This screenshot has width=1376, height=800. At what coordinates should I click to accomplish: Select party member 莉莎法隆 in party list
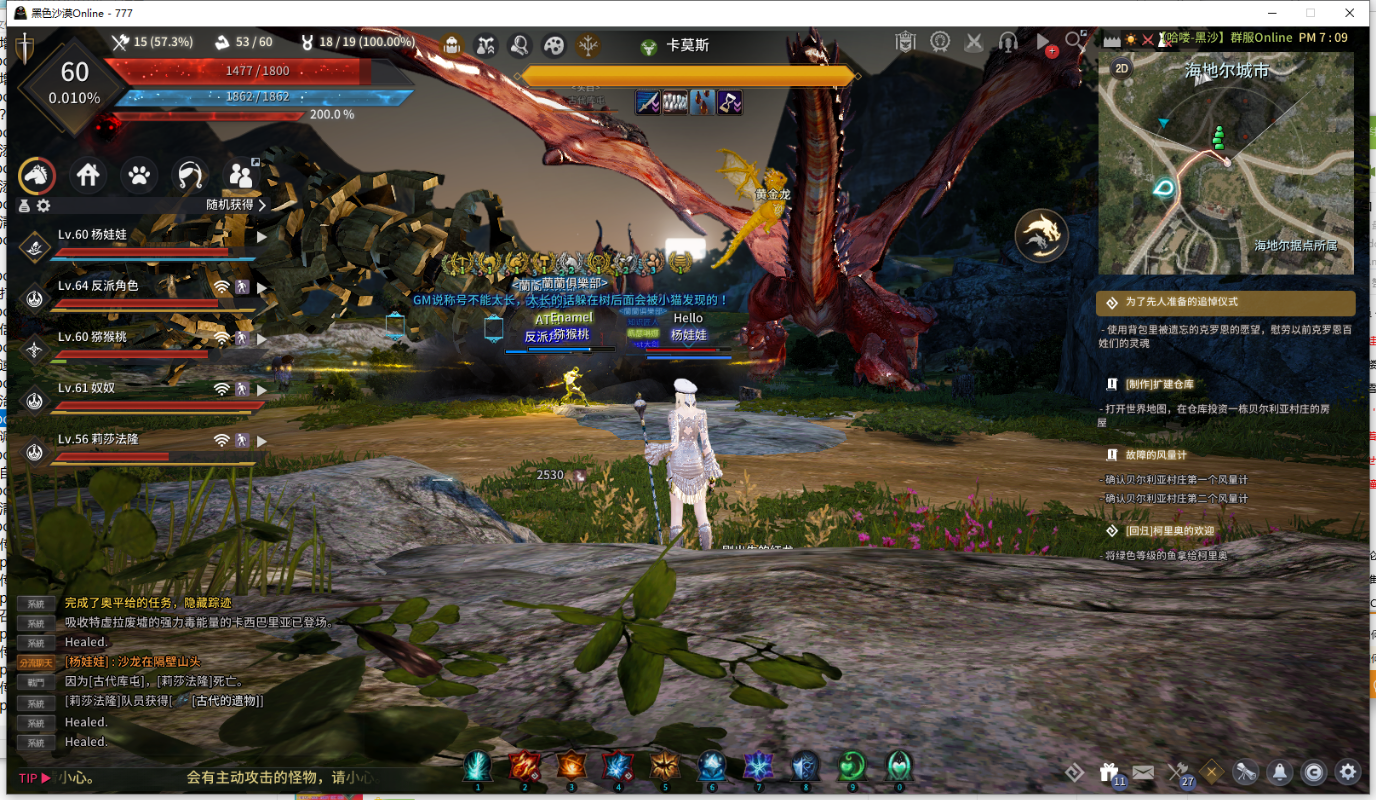[x=98, y=440]
